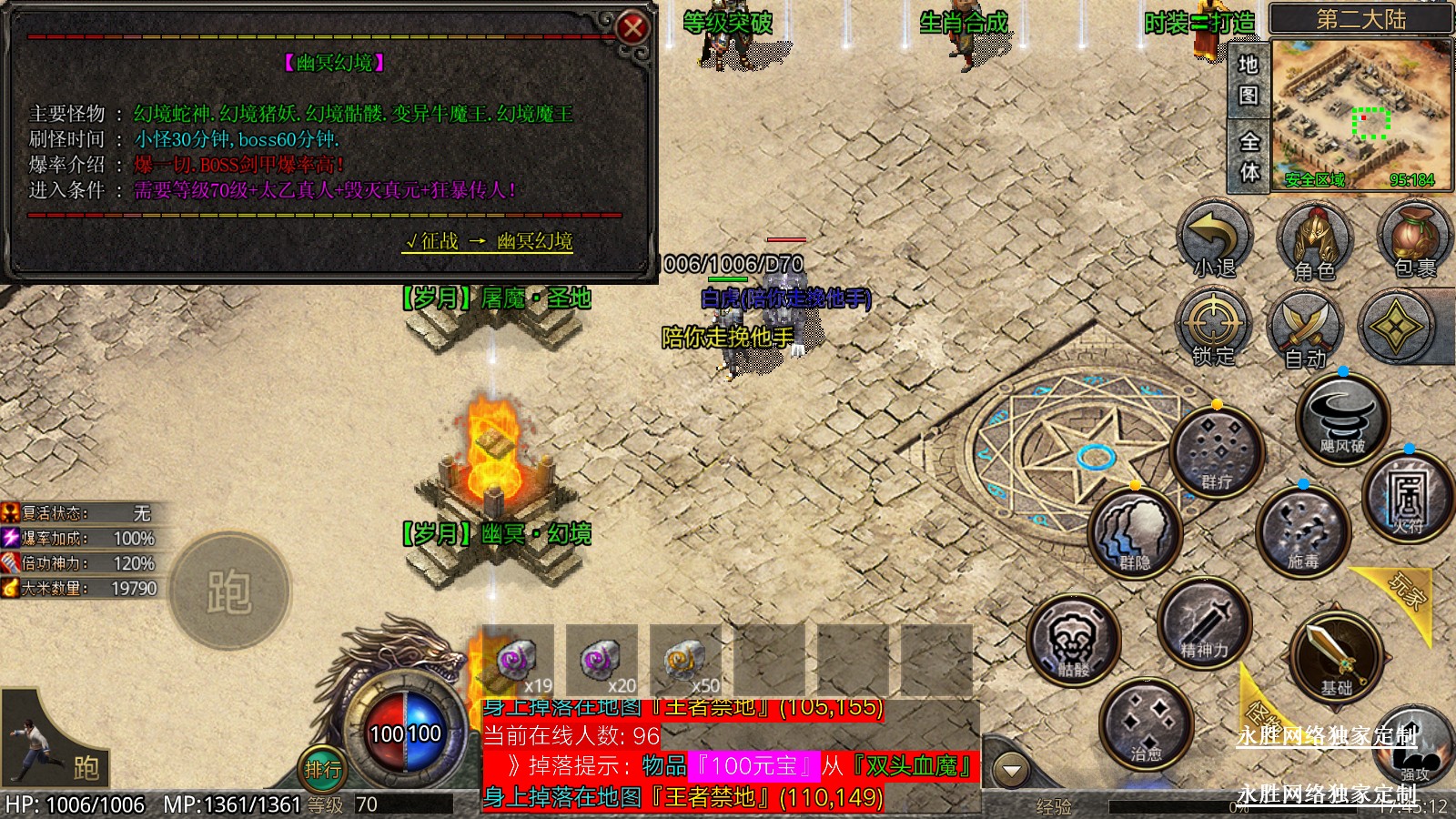This screenshot has height=819, width=1456.
Task: Select the 基础 basic sword attack
Action: click(x=1336, y=657)
